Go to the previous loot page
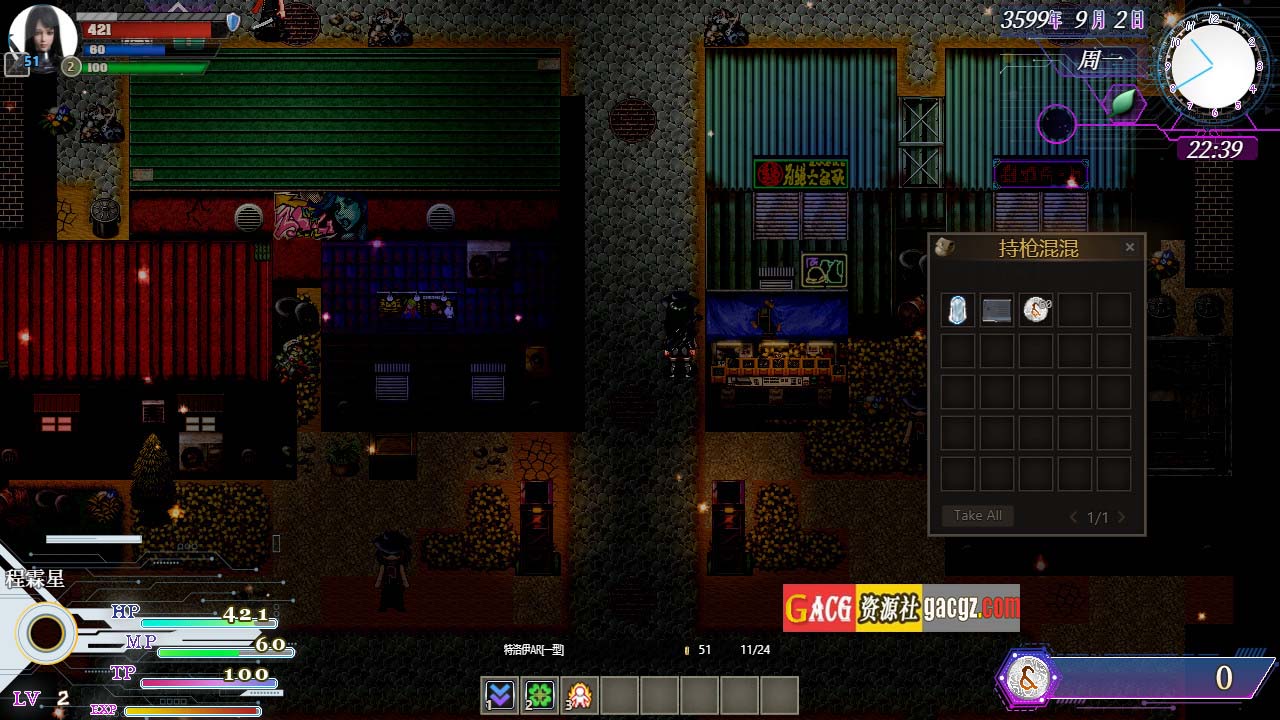This screenshot has height=720, width=1280. (1074, 517)
